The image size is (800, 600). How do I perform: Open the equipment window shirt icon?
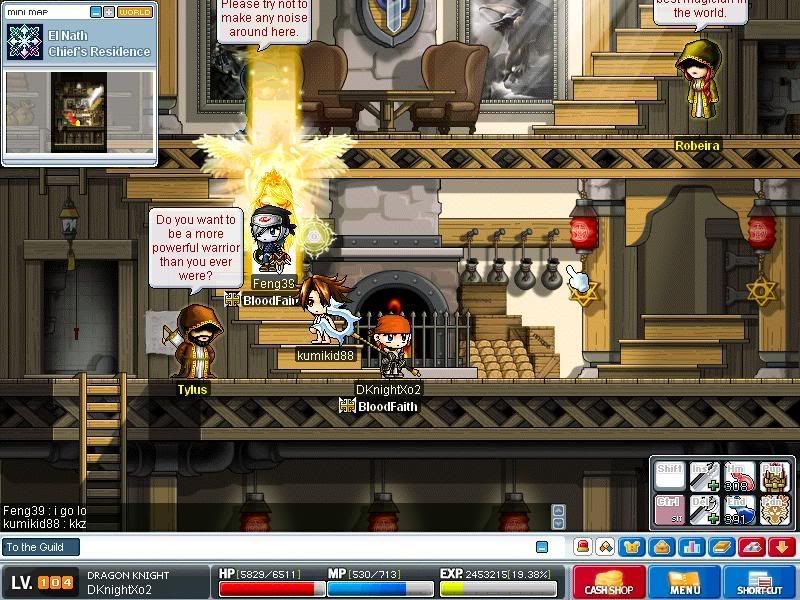click(x=633, y=547)
